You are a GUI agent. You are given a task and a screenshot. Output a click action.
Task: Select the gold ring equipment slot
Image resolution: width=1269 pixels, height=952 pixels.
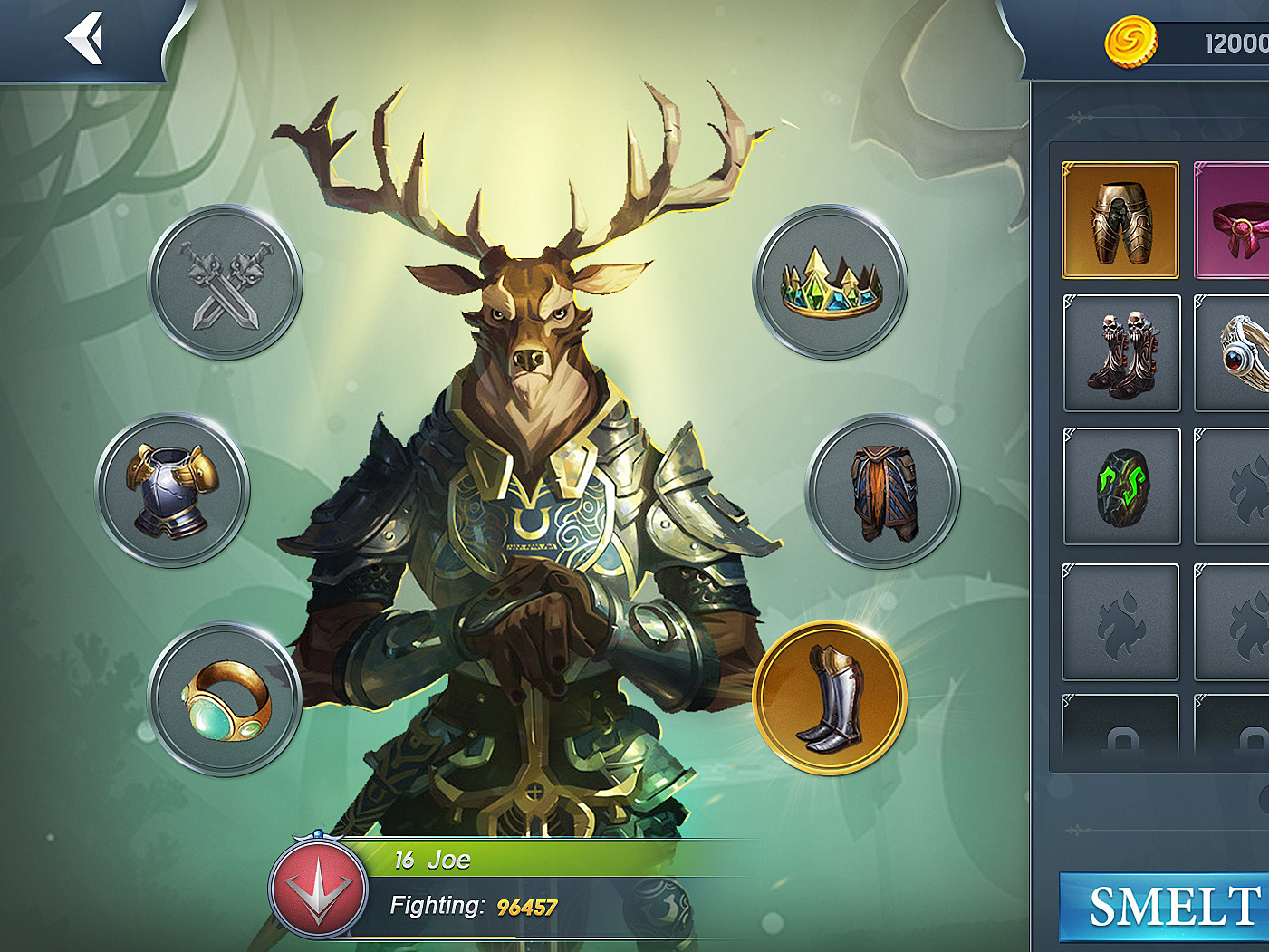226,698
